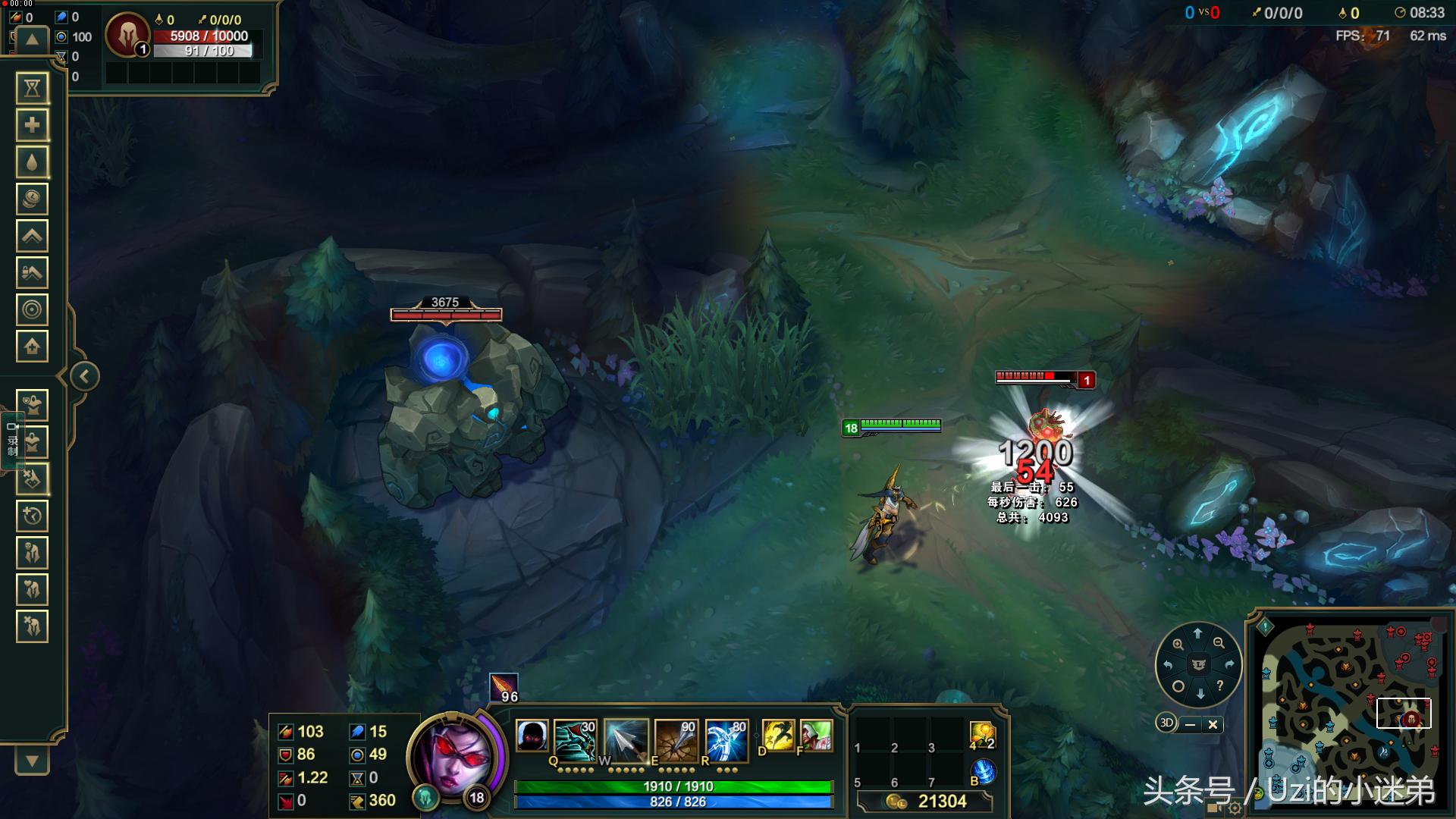
Task: Zoom out with the camera wheel magnifier
Action: pos(1219,643)
